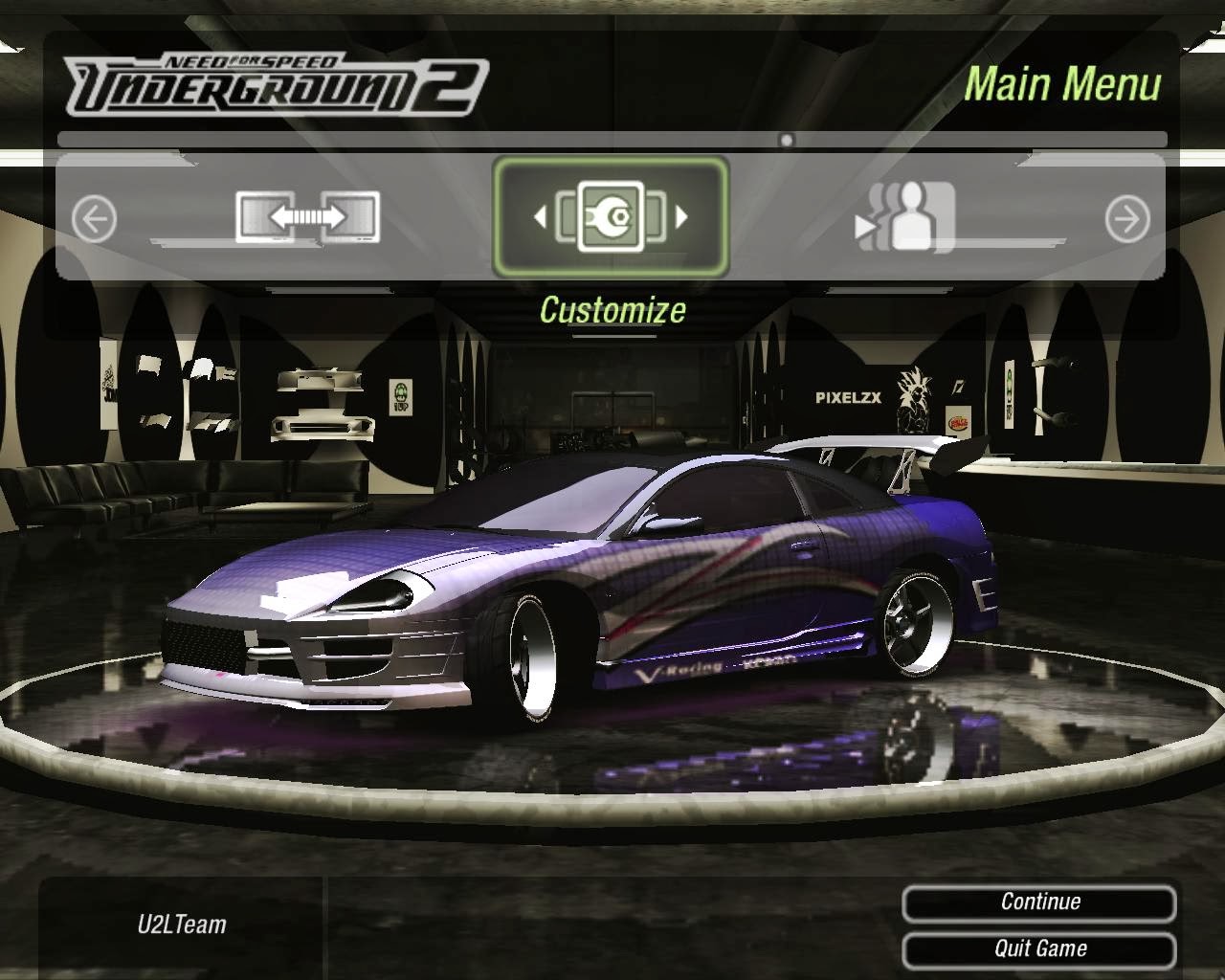Open the car trade-in icon with arrows
The width and height of the screenshot is (1225, 980).
[307, 218]
